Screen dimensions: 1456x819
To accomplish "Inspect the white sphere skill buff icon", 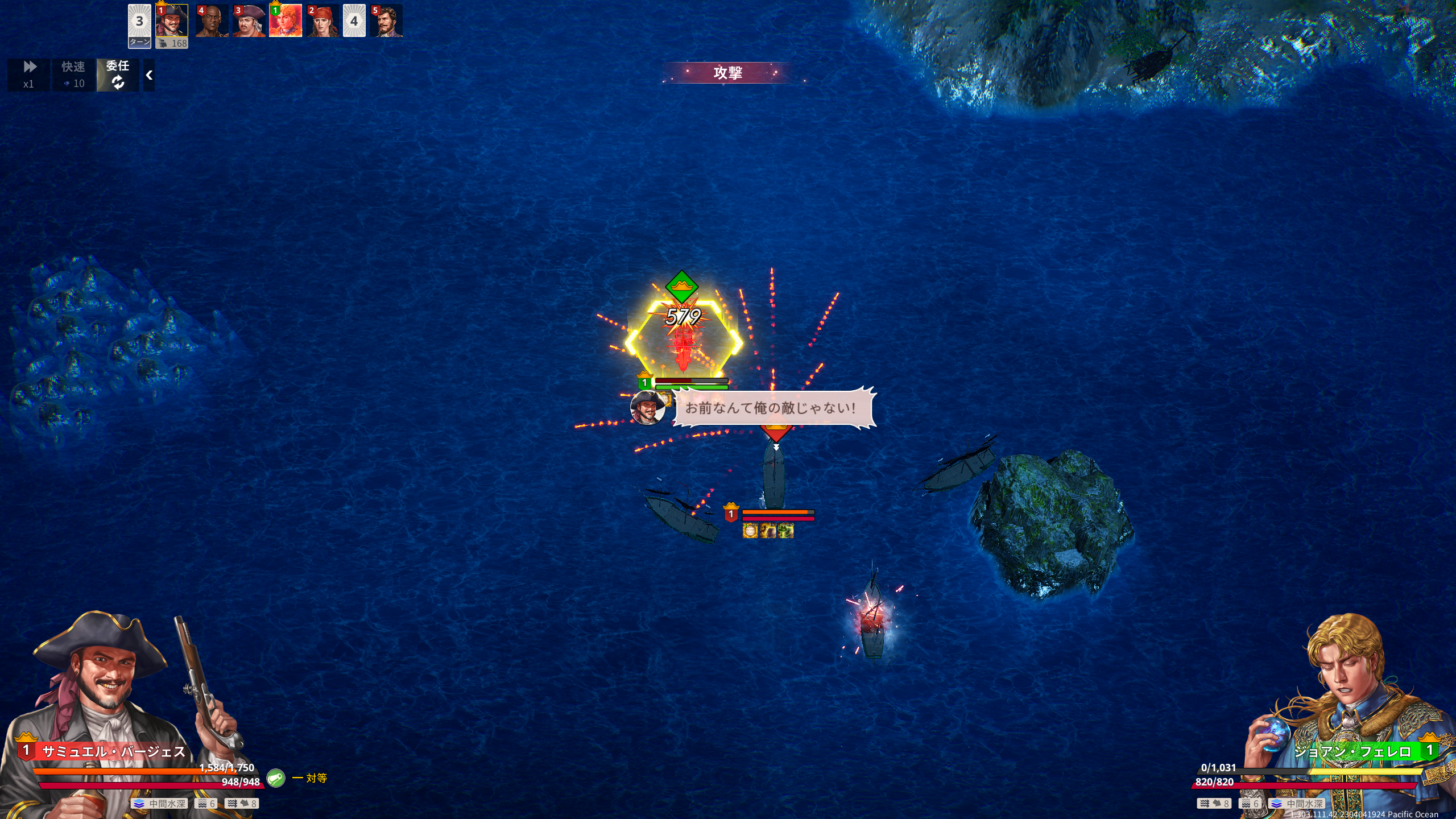I will [750, 531].
